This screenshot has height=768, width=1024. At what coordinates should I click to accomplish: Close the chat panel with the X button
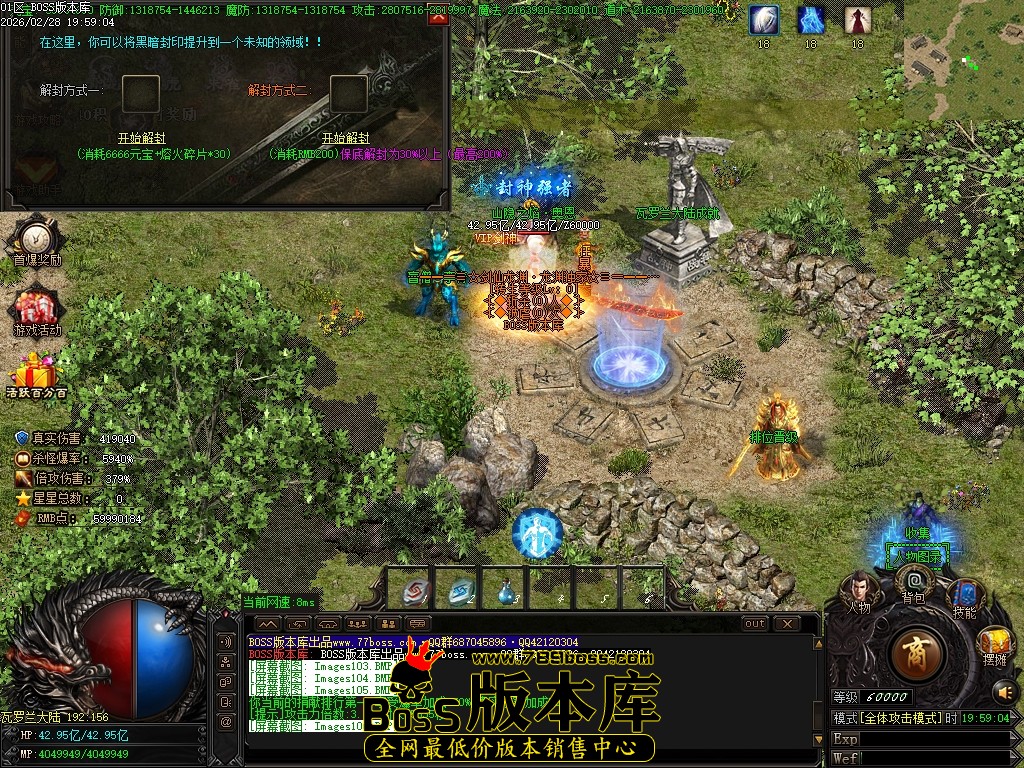pyautogui.click(x=787, y=623)
